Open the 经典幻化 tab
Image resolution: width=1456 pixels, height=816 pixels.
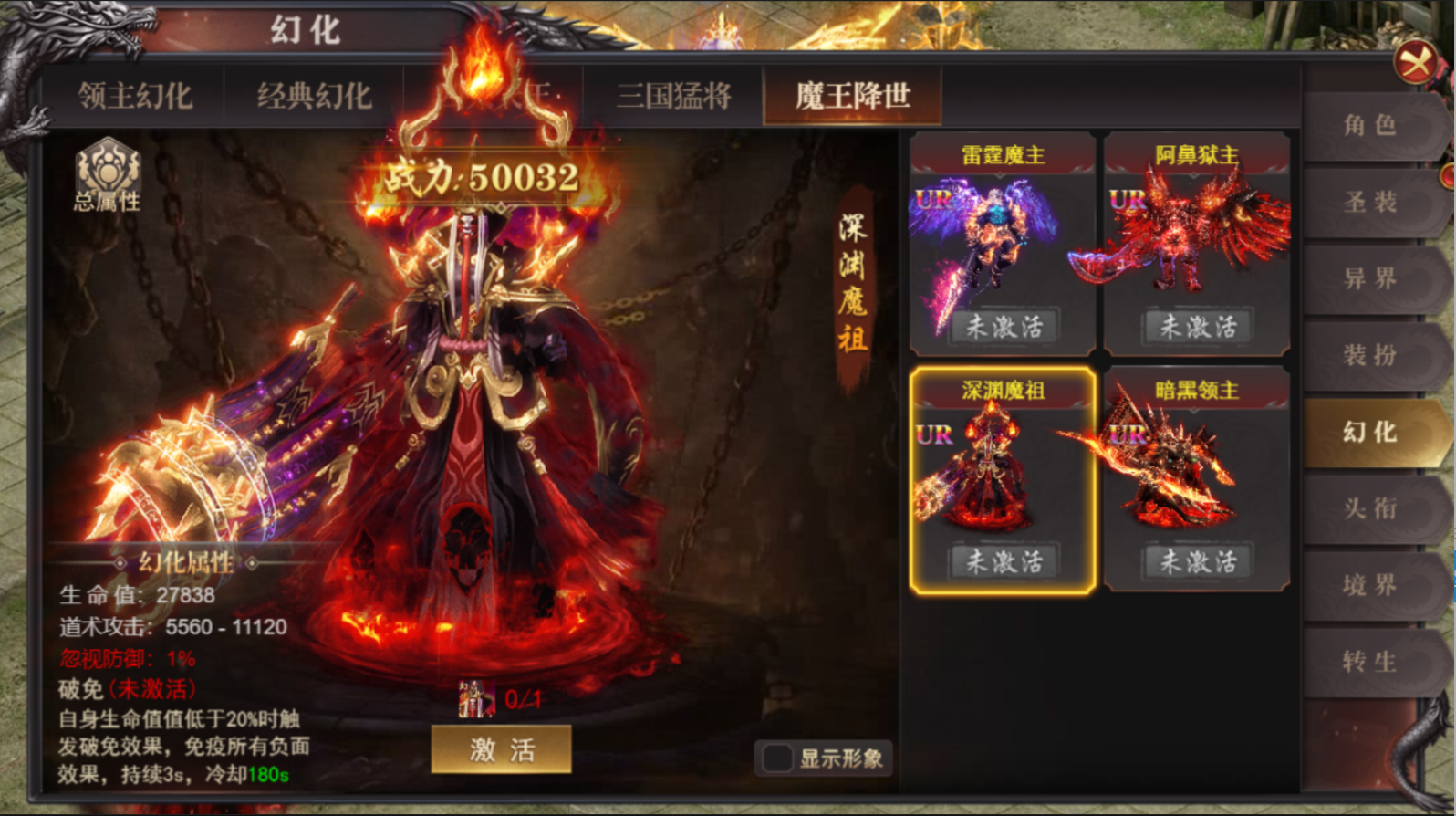(x=314, y=96)
